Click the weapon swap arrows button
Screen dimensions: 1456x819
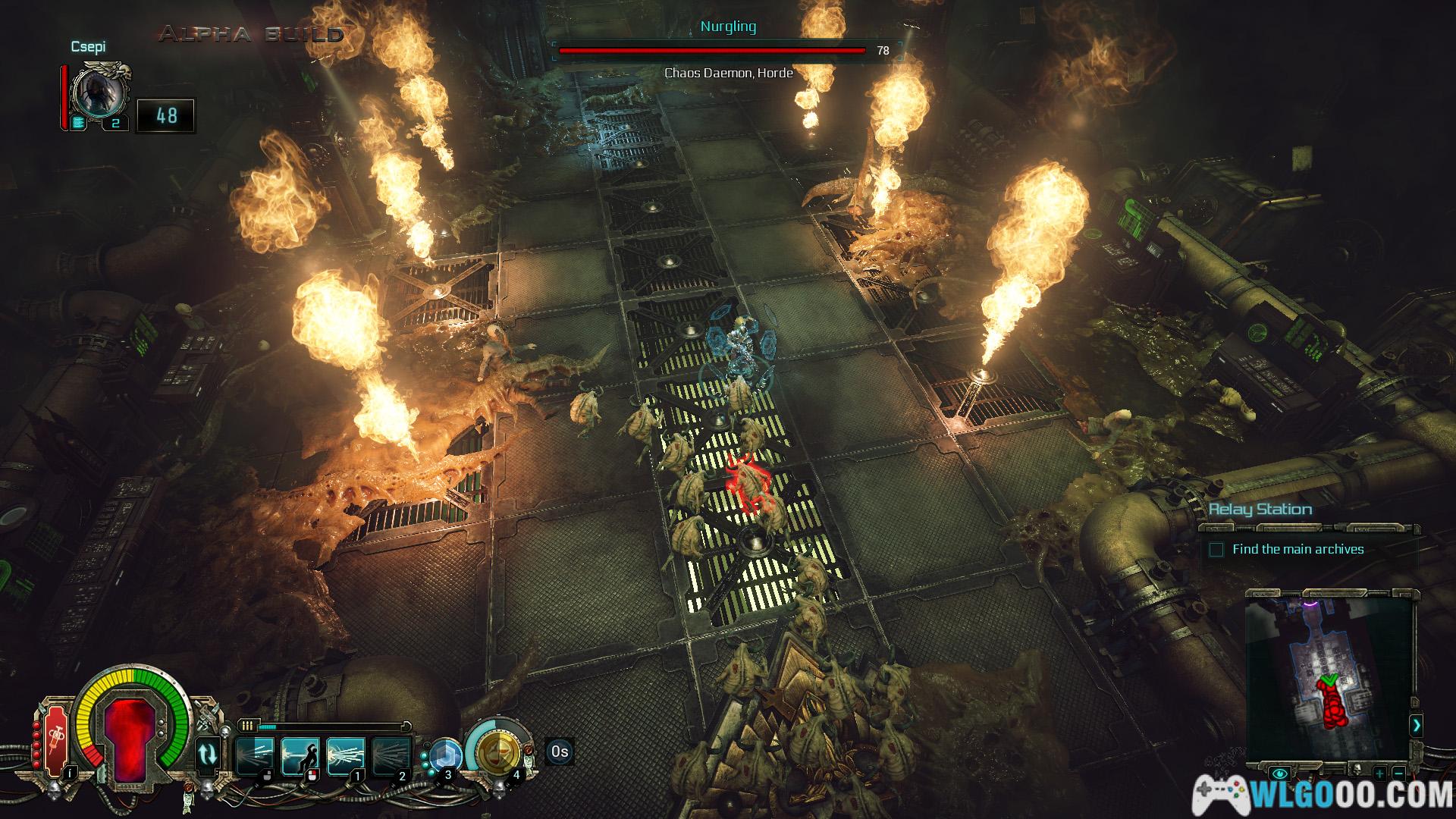coord(208,755)
